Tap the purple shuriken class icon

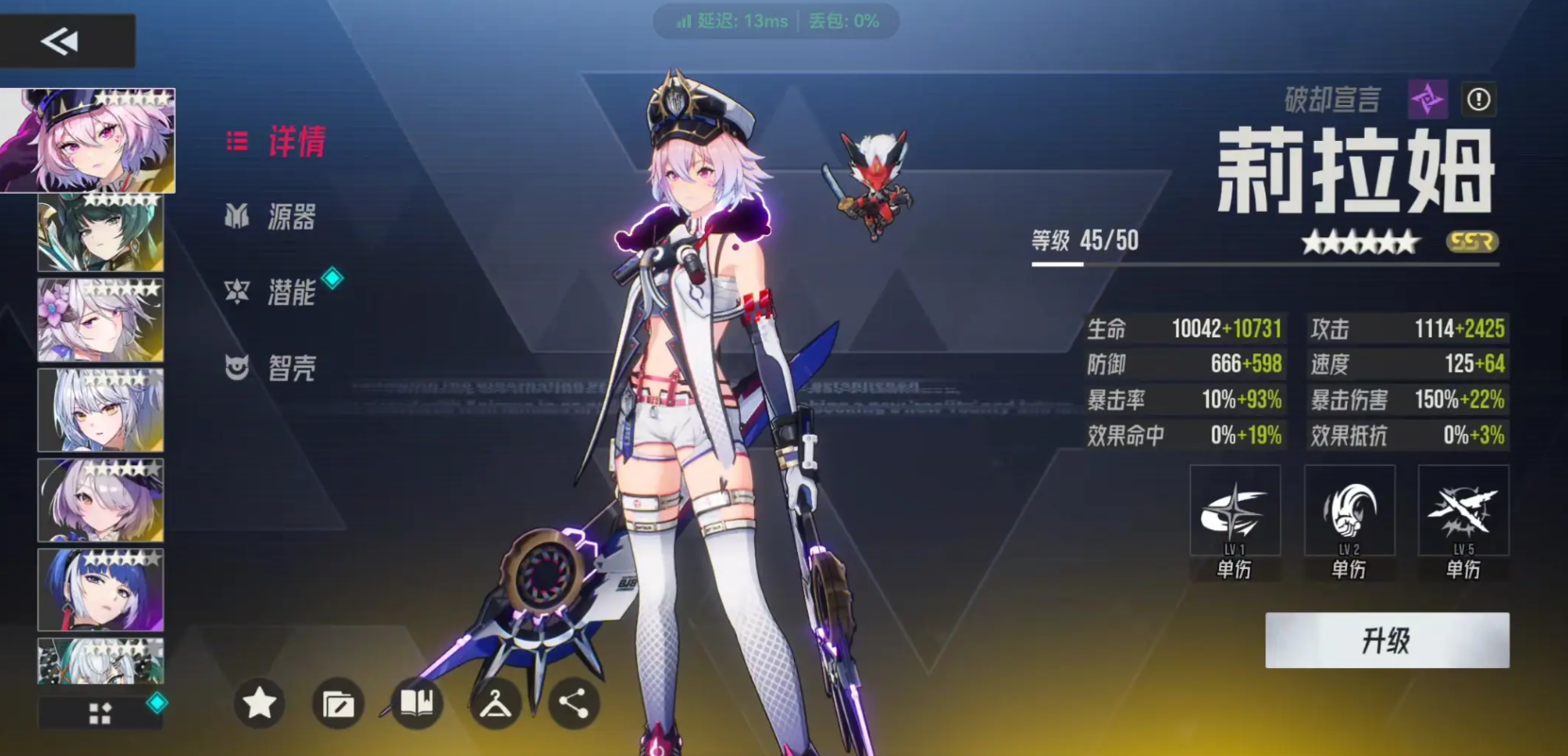[1427, 99]
